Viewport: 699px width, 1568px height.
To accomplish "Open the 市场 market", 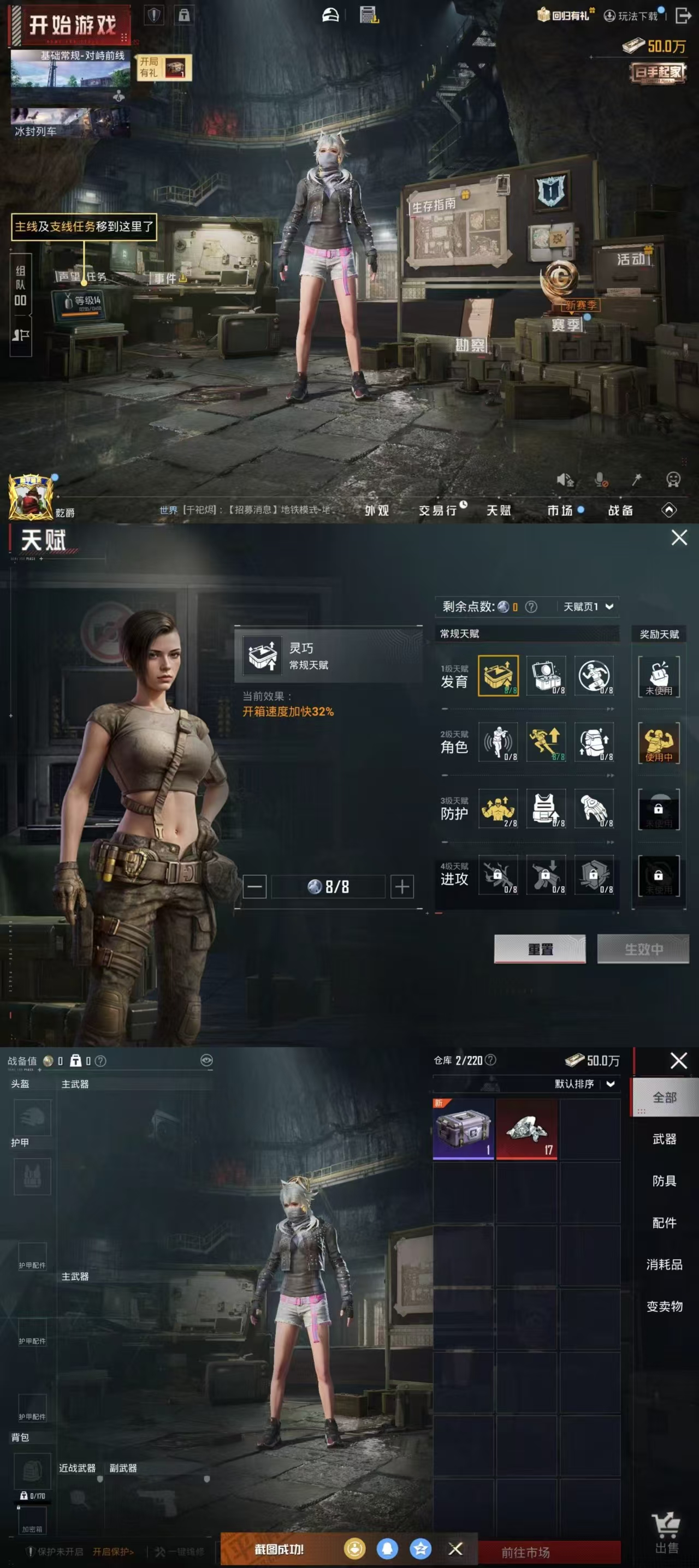I will pos(560,510).
